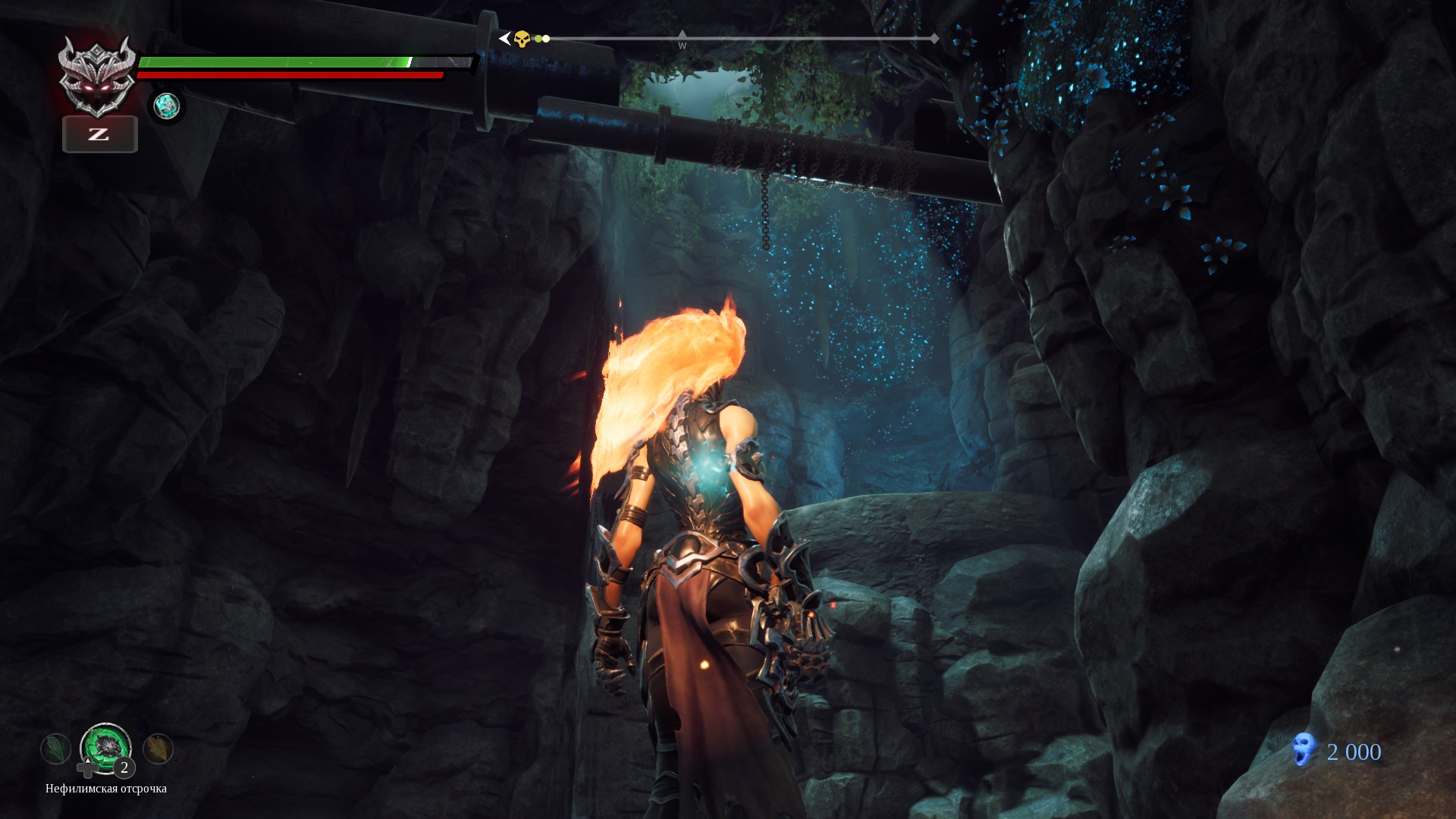Select the W direction label on the compass
This screenshot has height=819, width=1456.
682,45
